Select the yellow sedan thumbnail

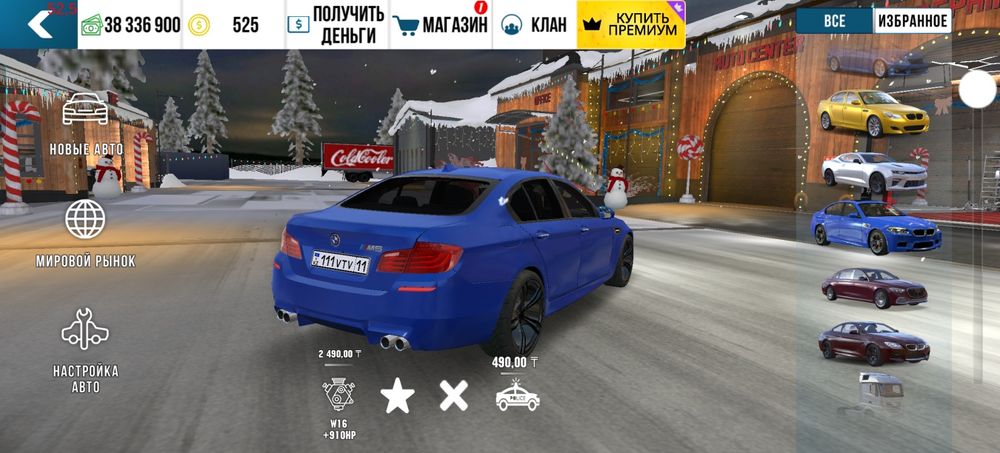tap(873, 114)
